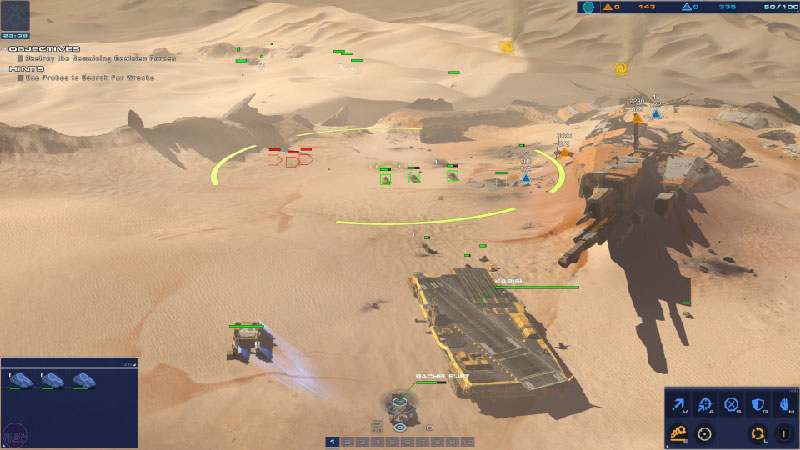Activate the shield guard command
800x450 pixels.
click(757, 405)
